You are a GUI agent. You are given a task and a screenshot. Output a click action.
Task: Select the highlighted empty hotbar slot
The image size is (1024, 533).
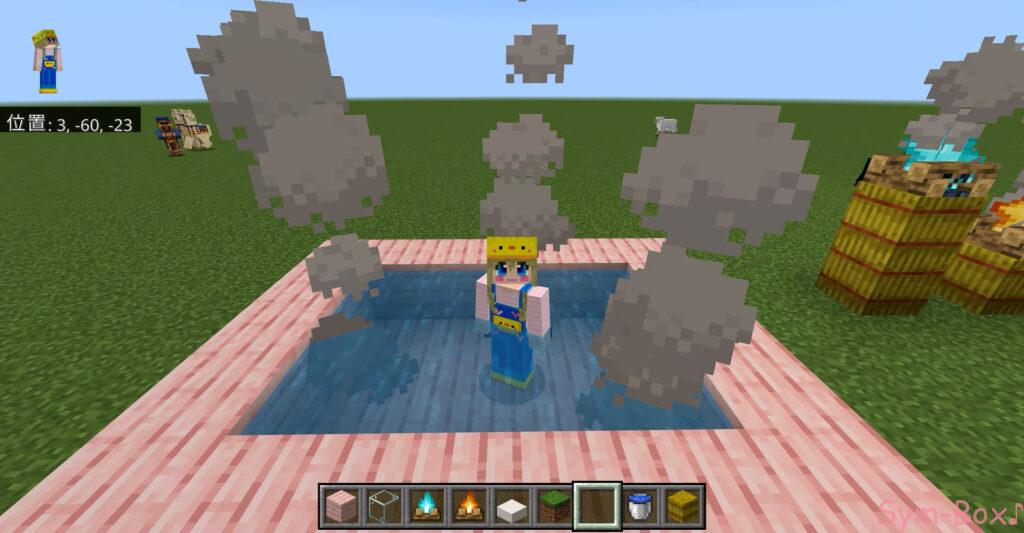click(598, 506)
